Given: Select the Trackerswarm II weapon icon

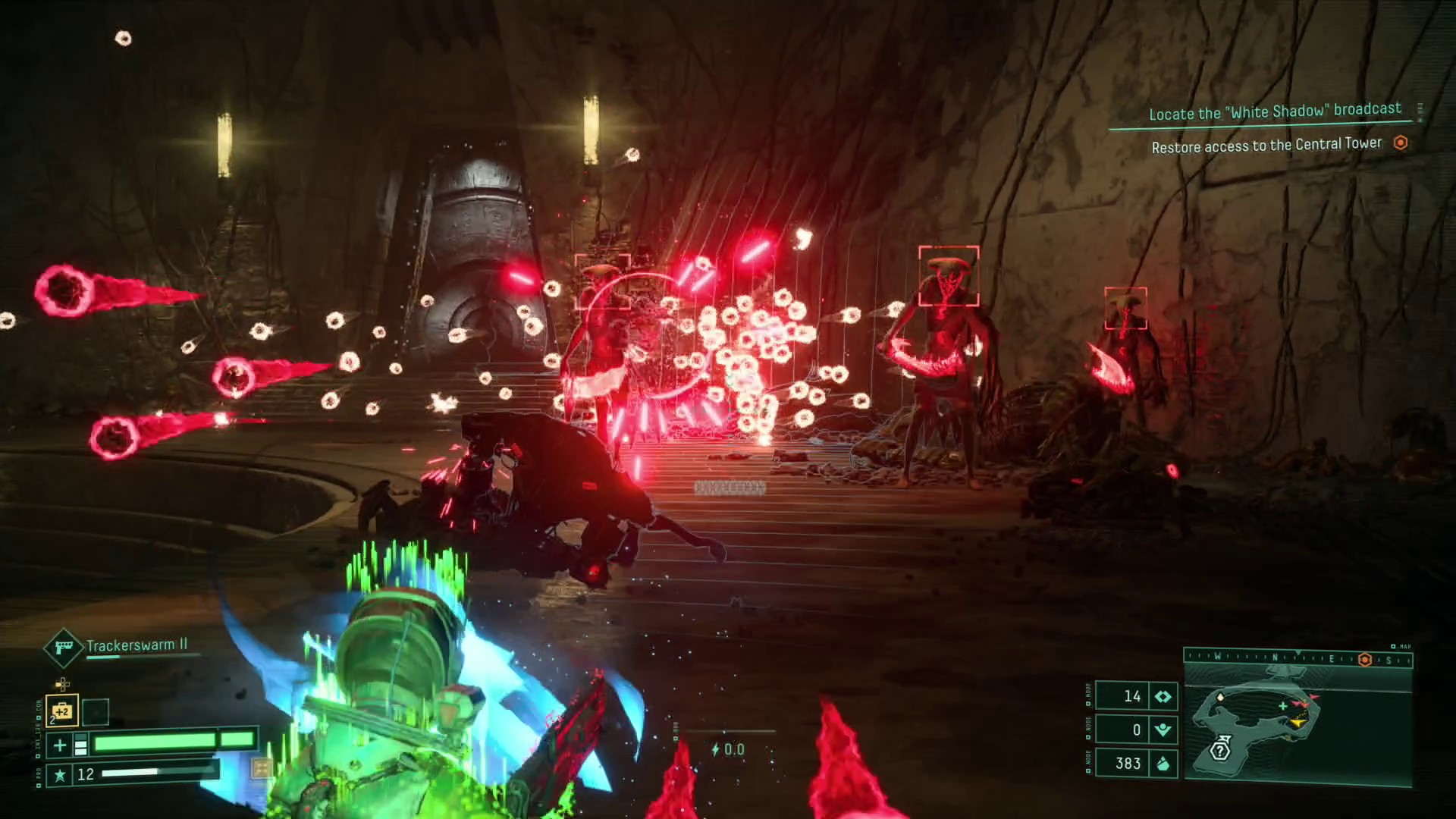Looking at the screenshot, I should point(63,647).
